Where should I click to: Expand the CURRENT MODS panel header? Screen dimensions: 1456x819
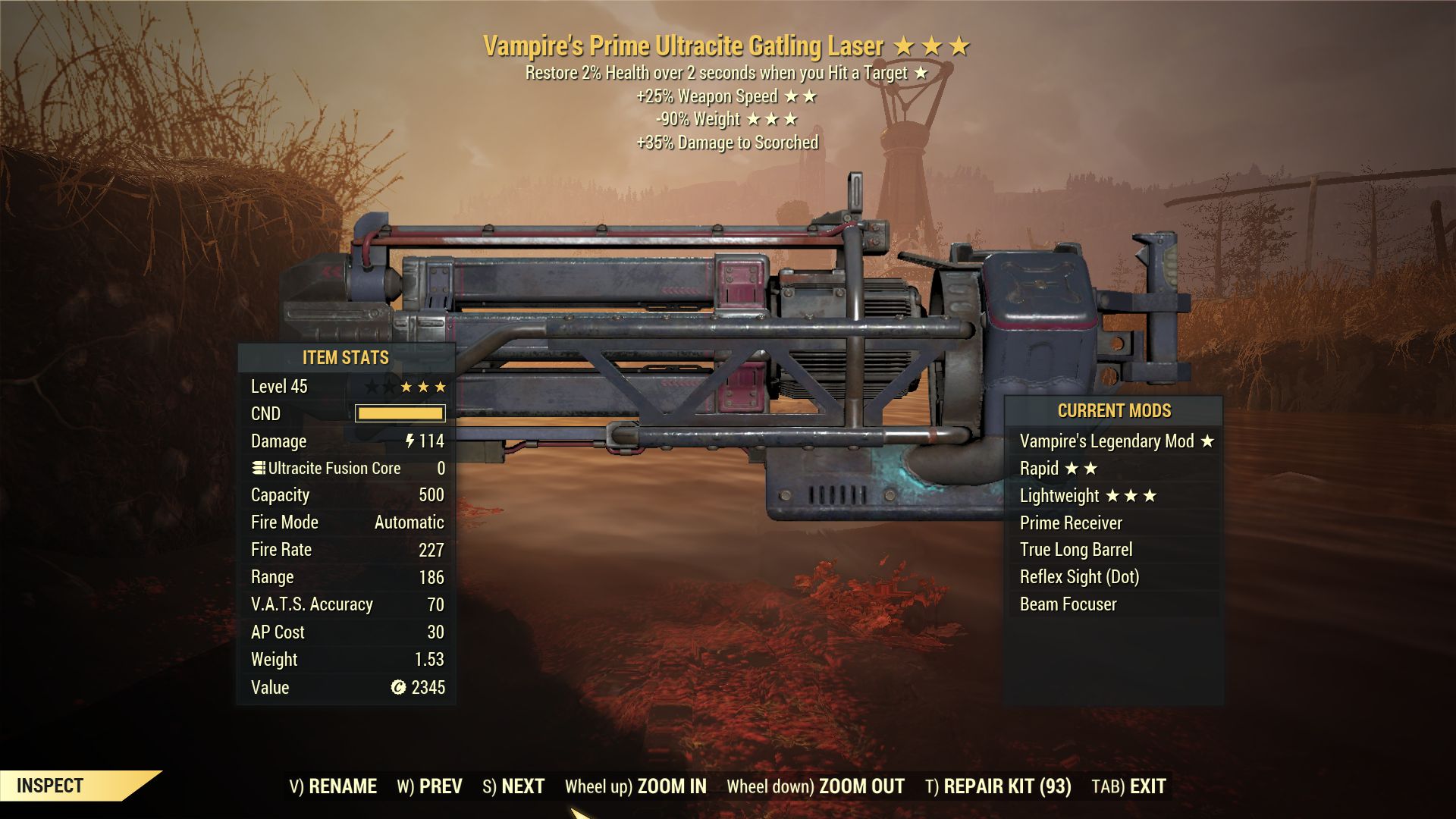pyautogui.click(x=1113, y=410)
